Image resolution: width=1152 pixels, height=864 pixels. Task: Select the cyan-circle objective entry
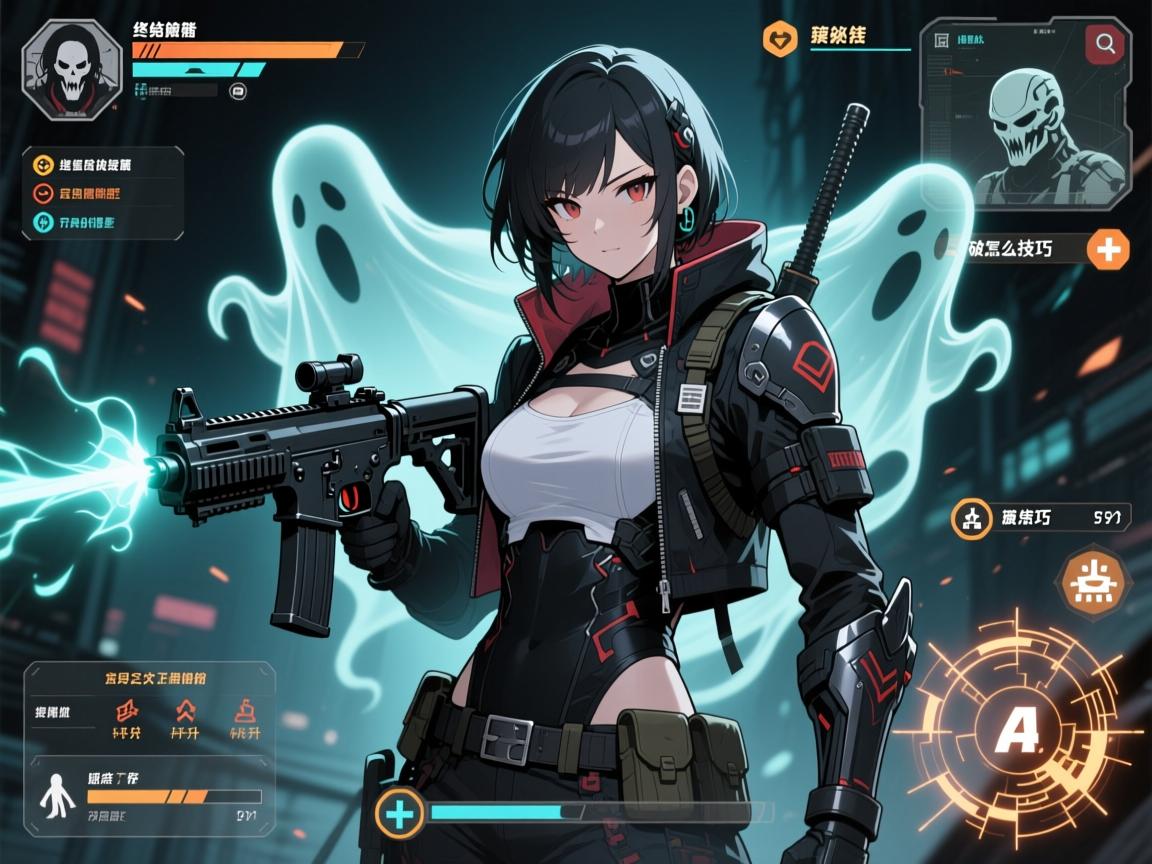tap(44, 223)
